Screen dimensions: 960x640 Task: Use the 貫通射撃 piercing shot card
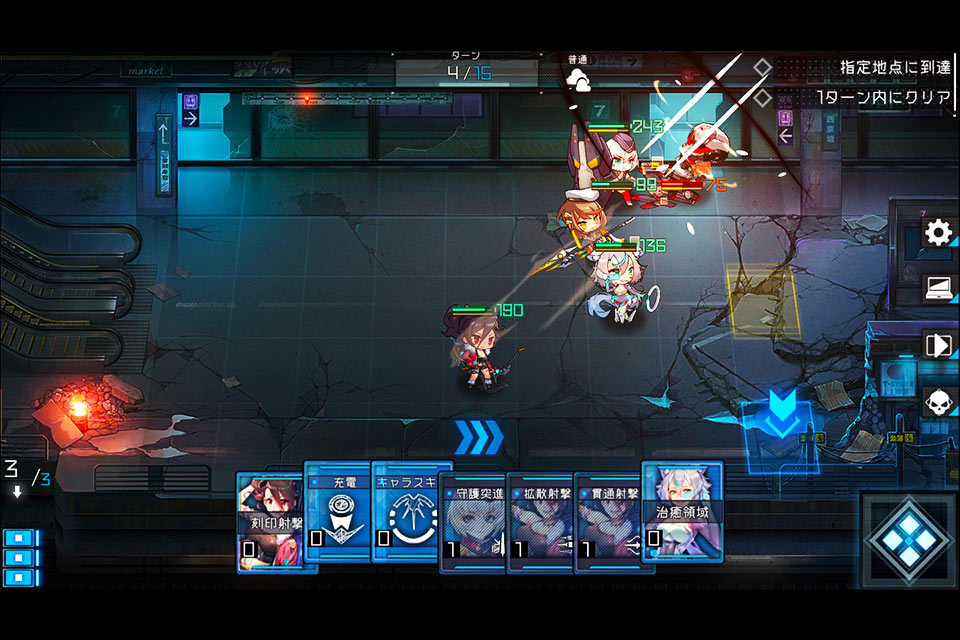tap(607, 522)
